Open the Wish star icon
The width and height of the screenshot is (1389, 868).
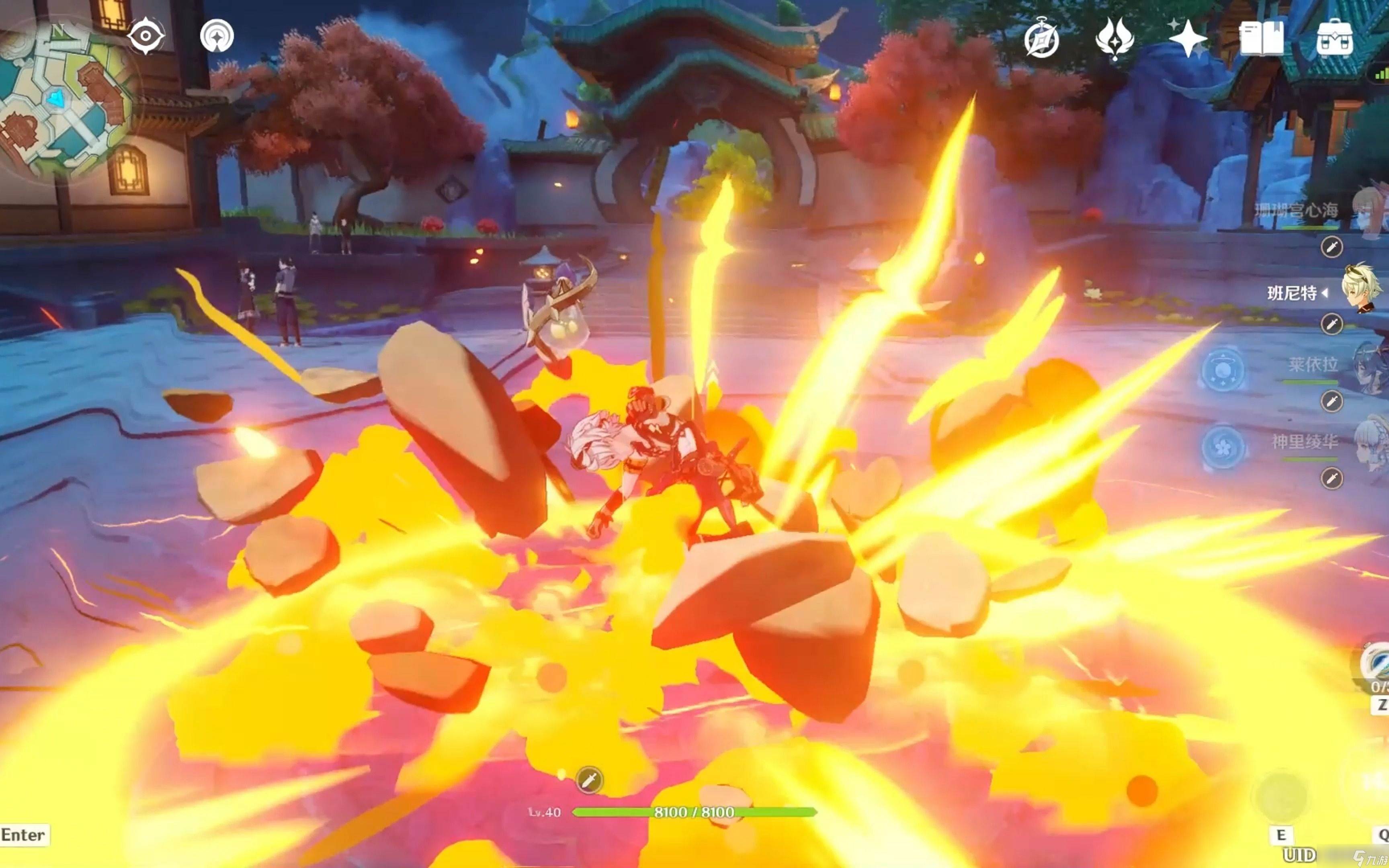pos(1188,39)
